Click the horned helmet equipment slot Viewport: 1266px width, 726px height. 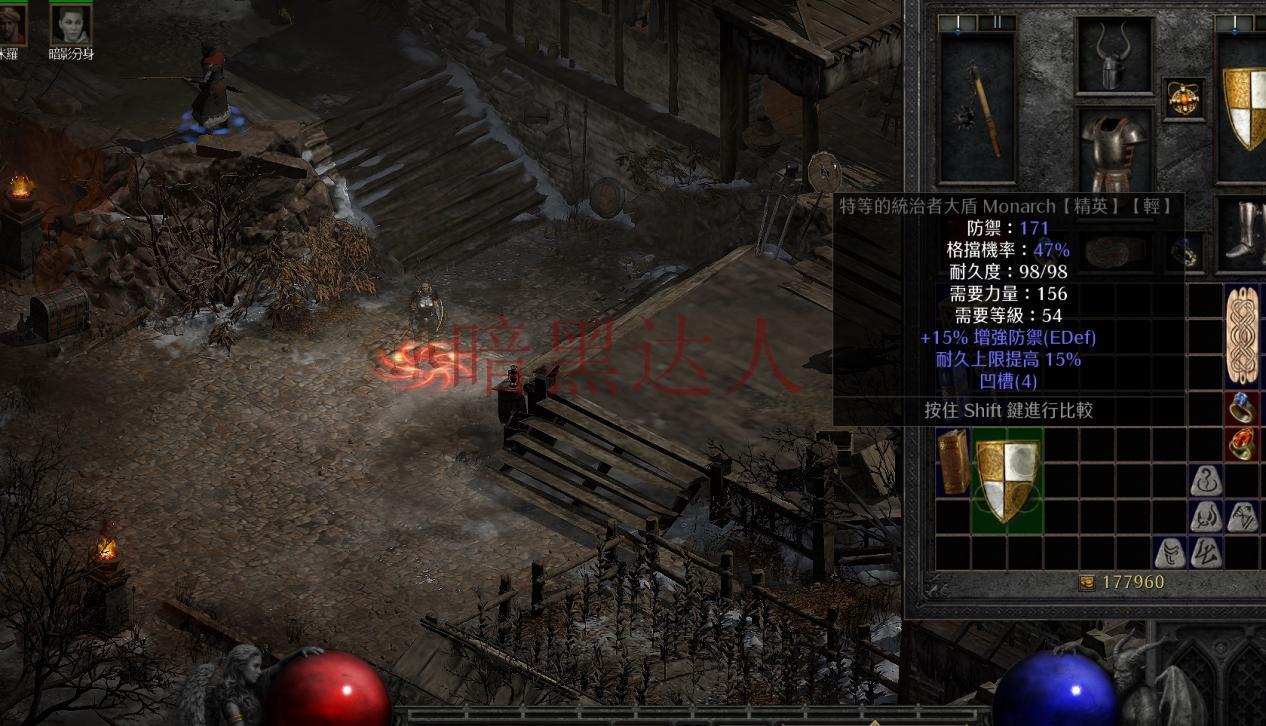(x=1113, y=57)
